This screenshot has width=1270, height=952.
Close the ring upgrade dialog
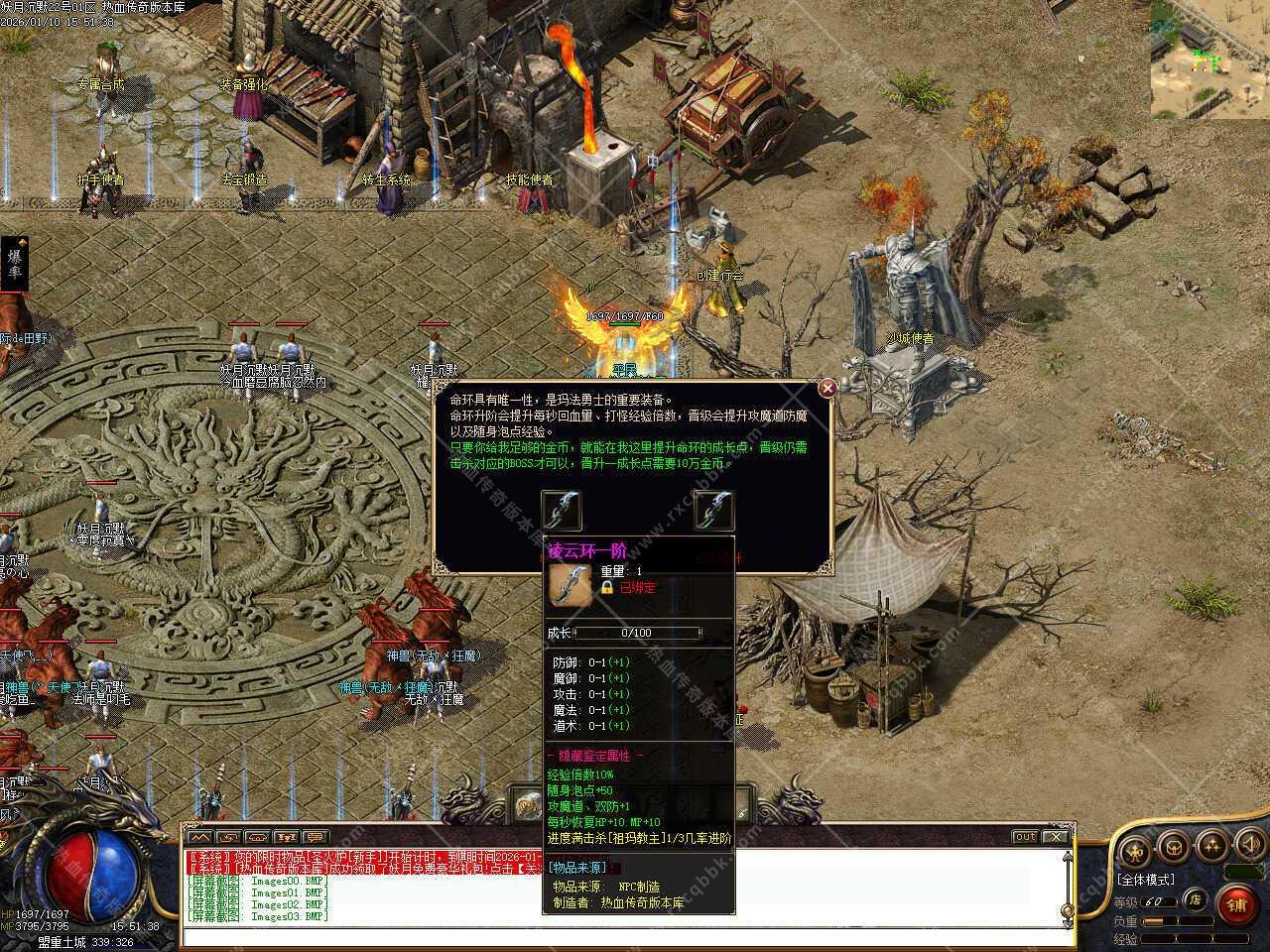click(x=827, y=389)
